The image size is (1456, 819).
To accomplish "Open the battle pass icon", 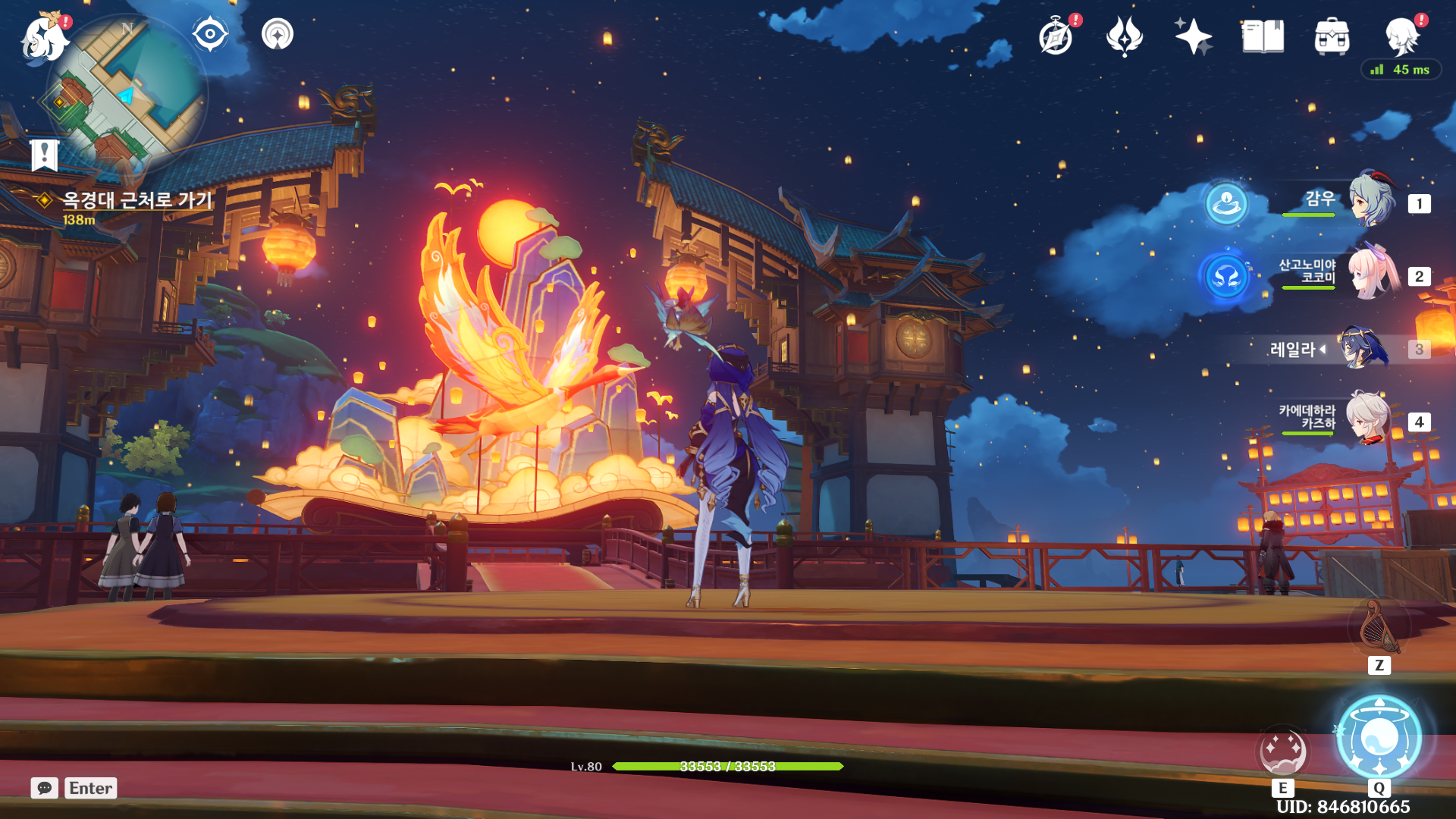I will click(x=1125, y=36).
